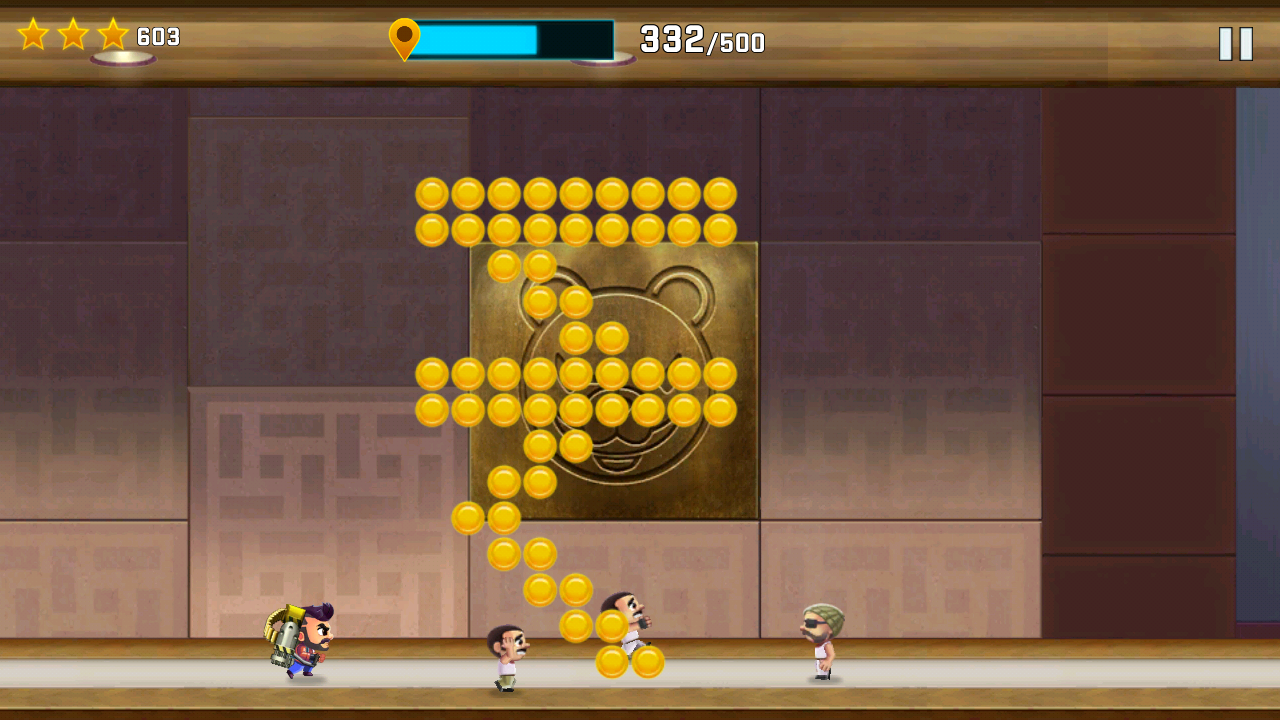Pause the game with the pause button
1280x720 pixels.
pyautogui.click(x=1236, y=44)
